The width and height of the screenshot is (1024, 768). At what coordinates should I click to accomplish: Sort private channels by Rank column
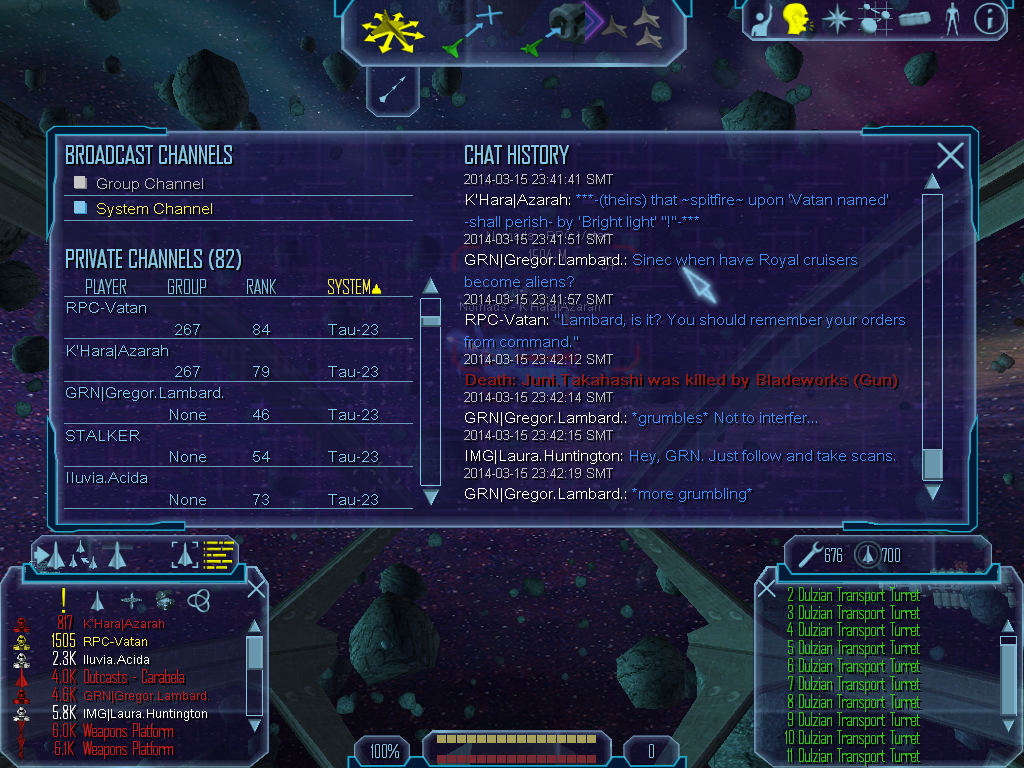261,288
